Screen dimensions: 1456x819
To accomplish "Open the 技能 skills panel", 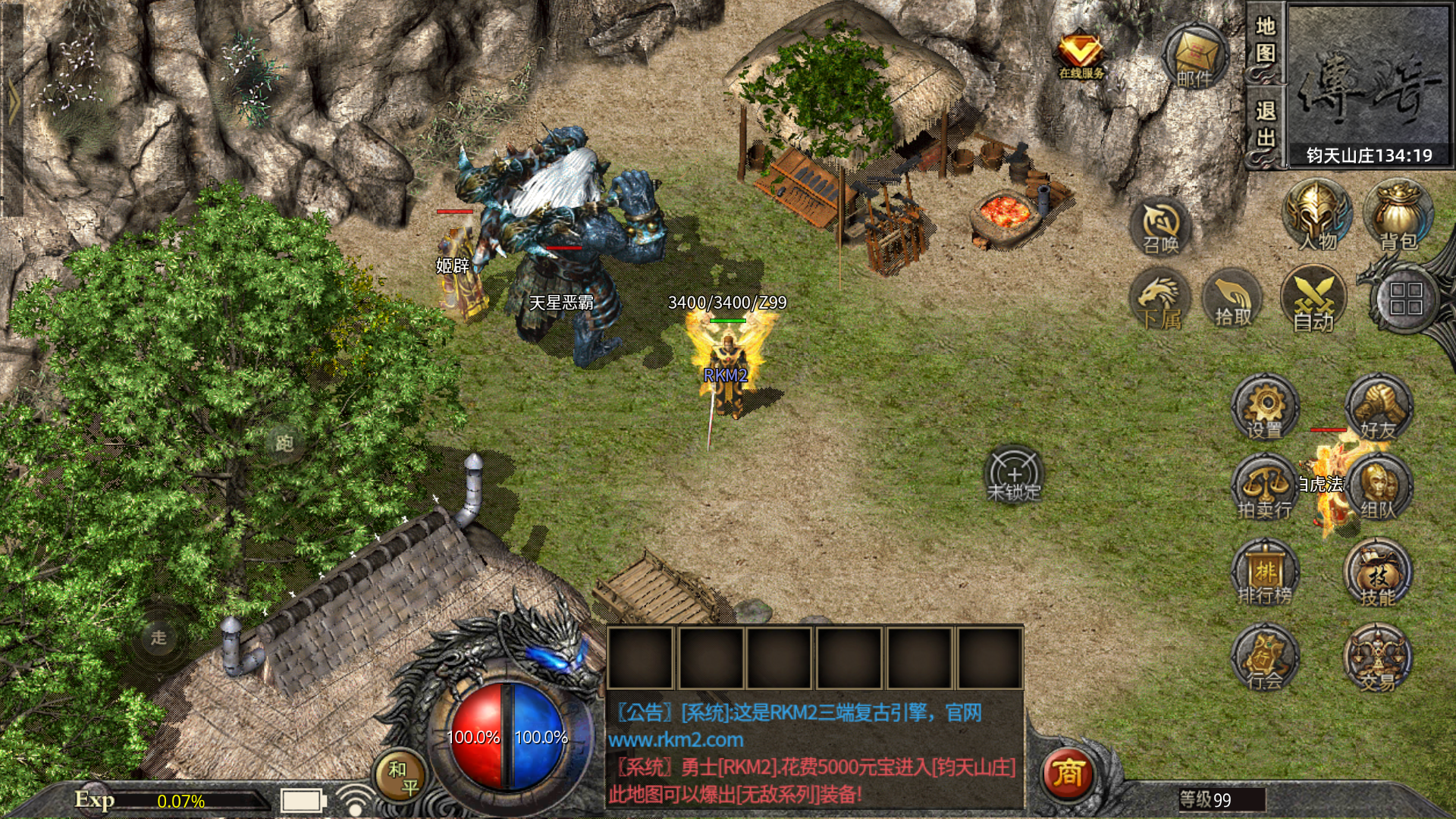I will coord(1378,573).
